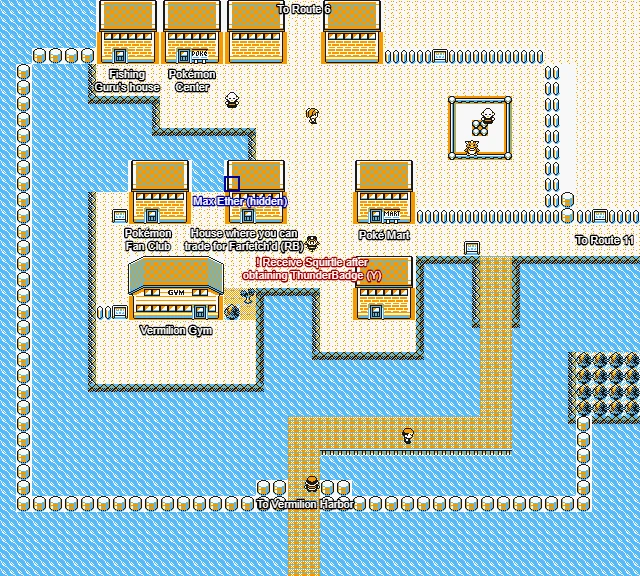Follow the To Route 11 exit label
Viewport: 640px width, 576px height.
point(604,241)
